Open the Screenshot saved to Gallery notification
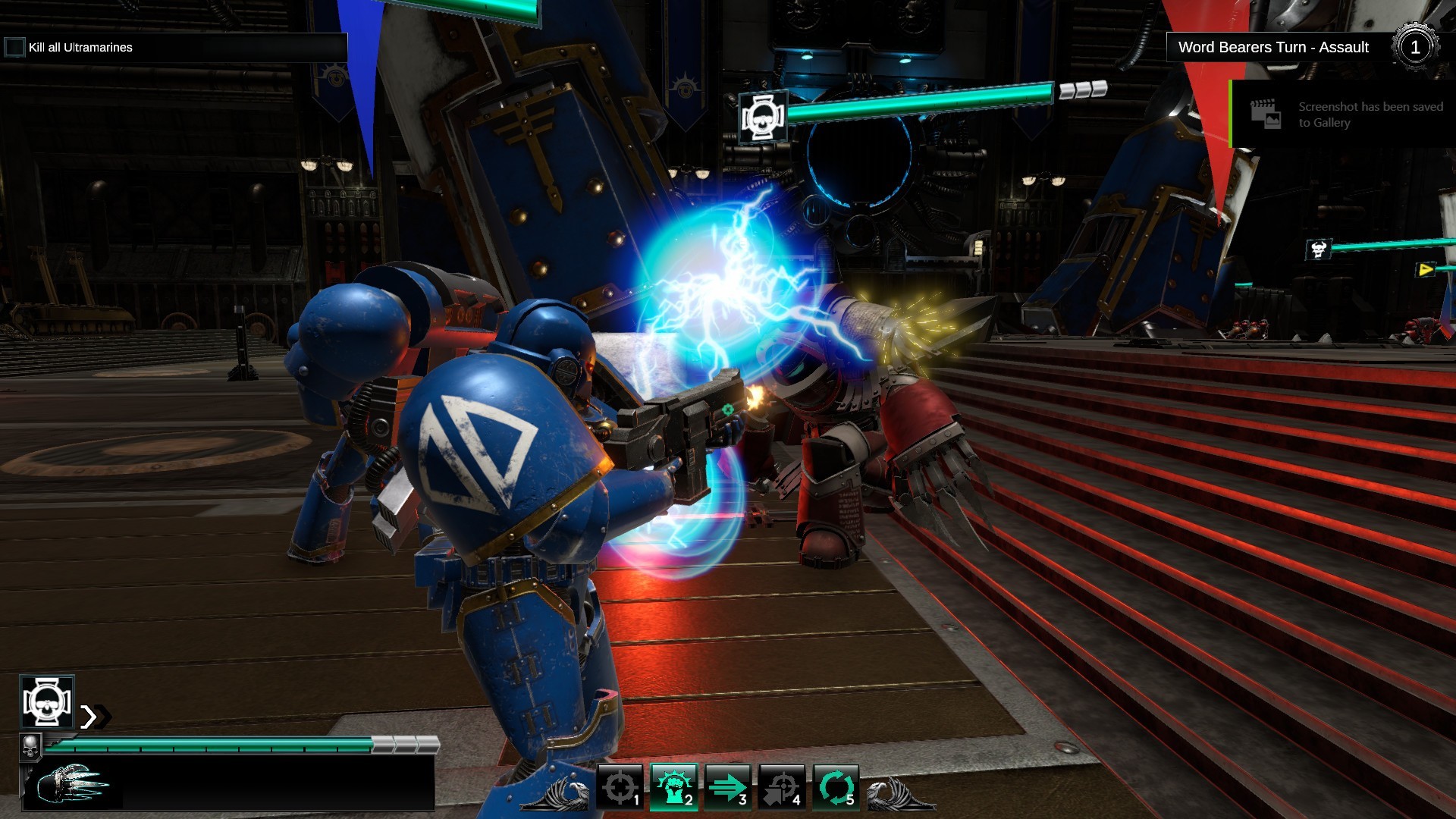Screen dimensions: 1456x819 coord(1342,115)
